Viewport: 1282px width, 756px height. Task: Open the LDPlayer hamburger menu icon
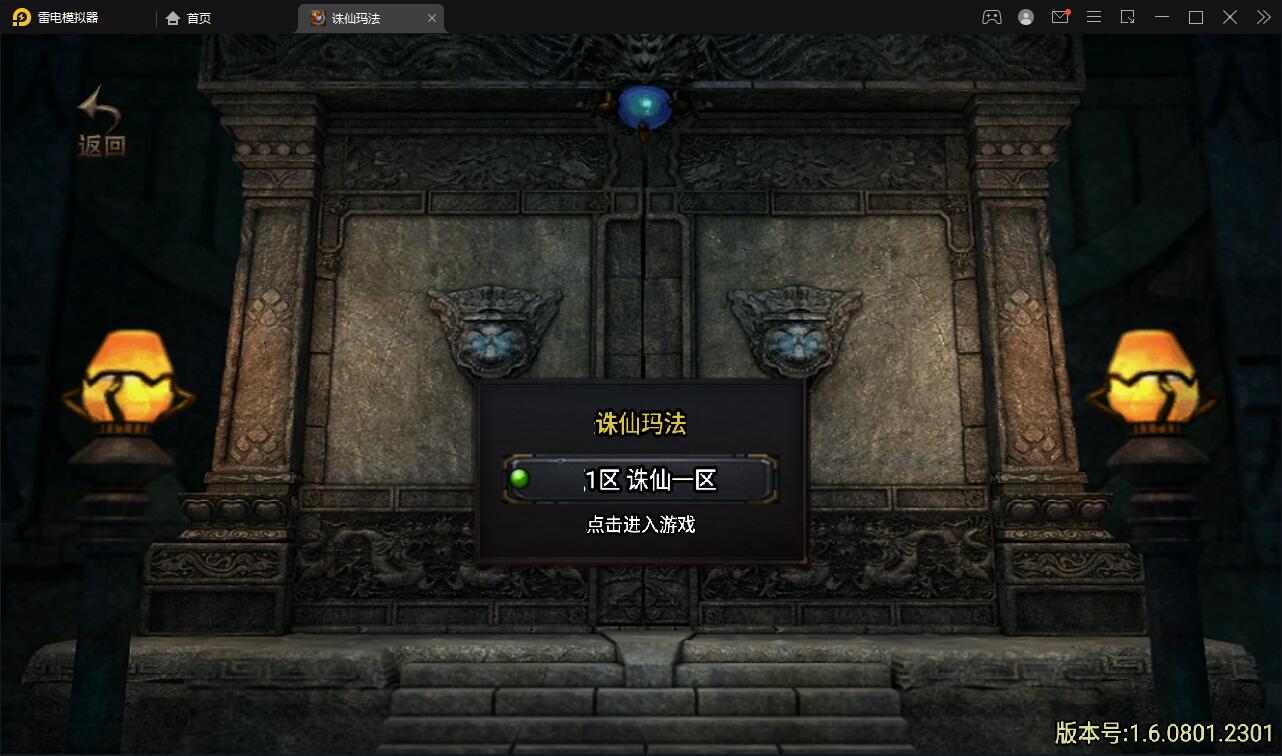[x=1094, y=17]
